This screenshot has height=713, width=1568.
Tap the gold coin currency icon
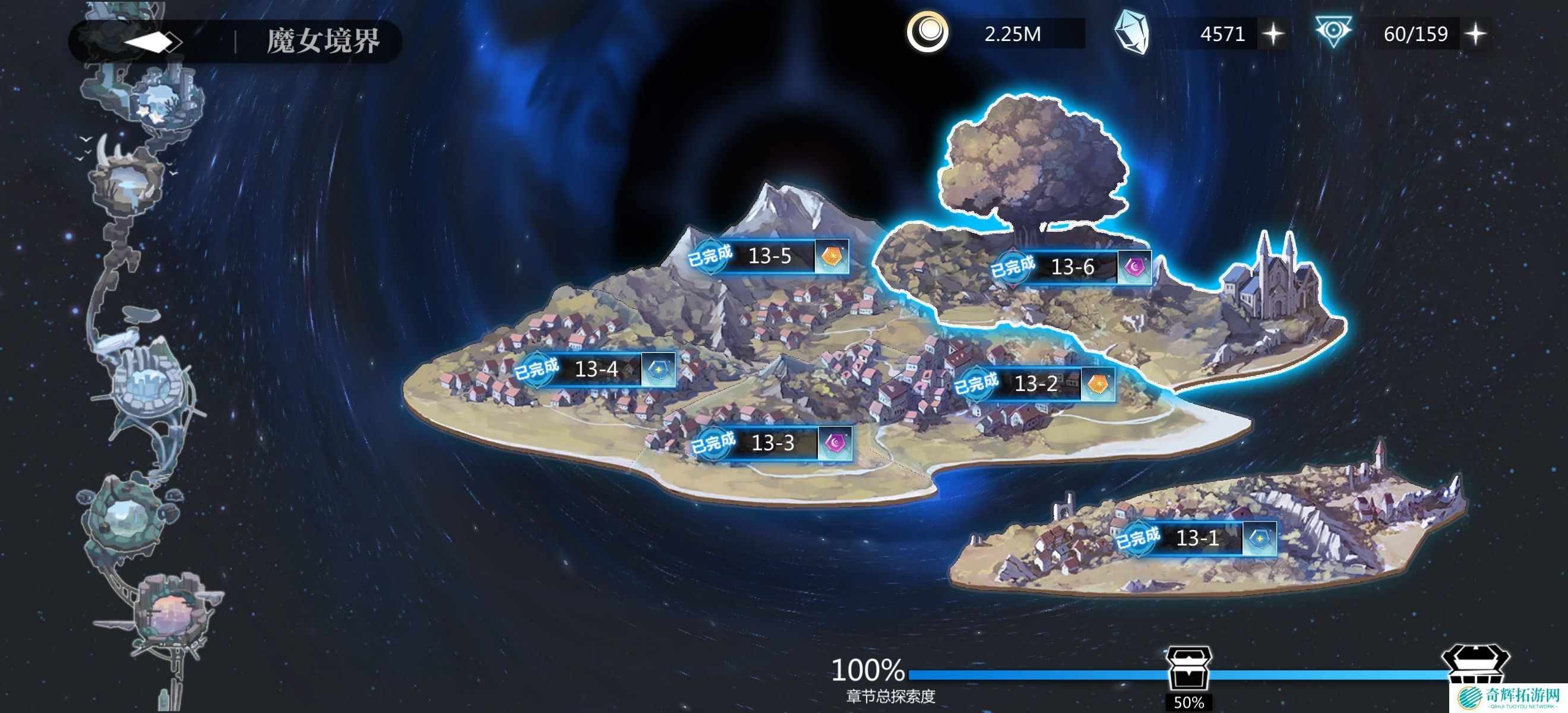(x=927, y=31)
